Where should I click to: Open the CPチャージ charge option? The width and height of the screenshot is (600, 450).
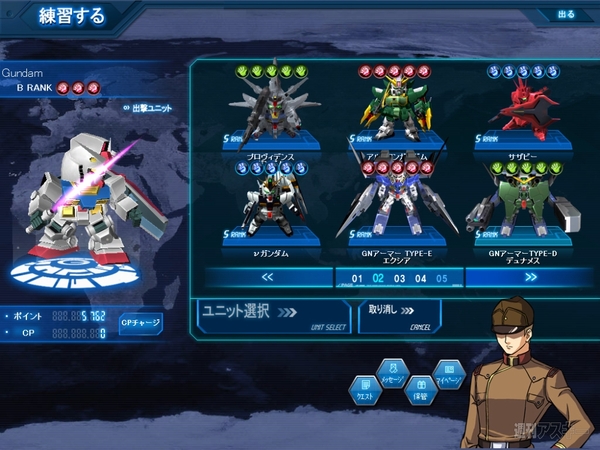(x=141, y=324)
